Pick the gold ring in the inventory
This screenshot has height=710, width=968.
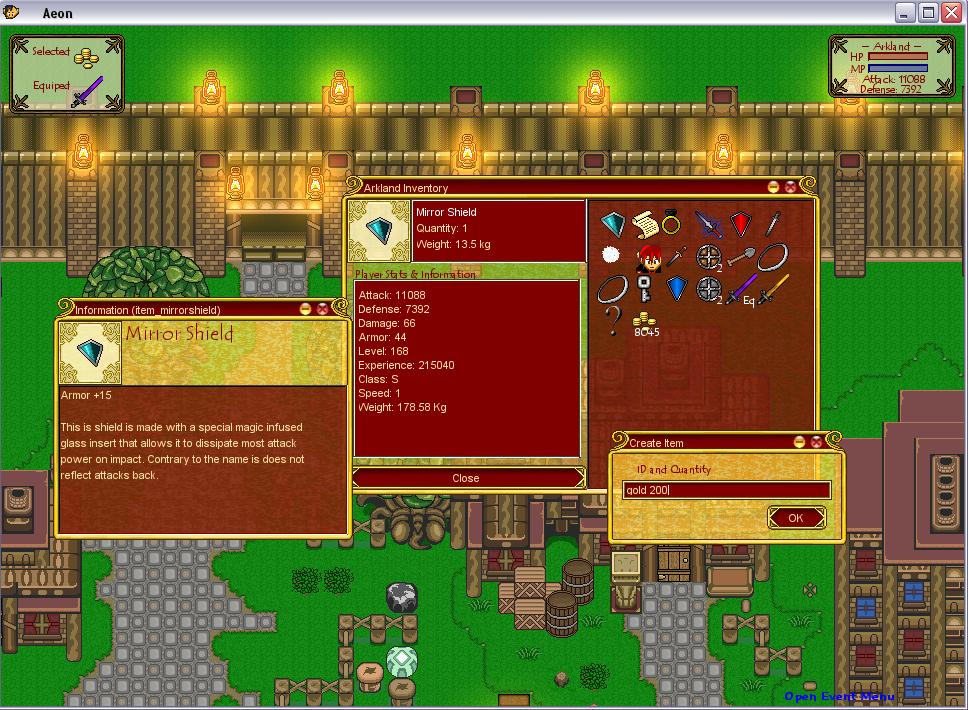point(673,222)
